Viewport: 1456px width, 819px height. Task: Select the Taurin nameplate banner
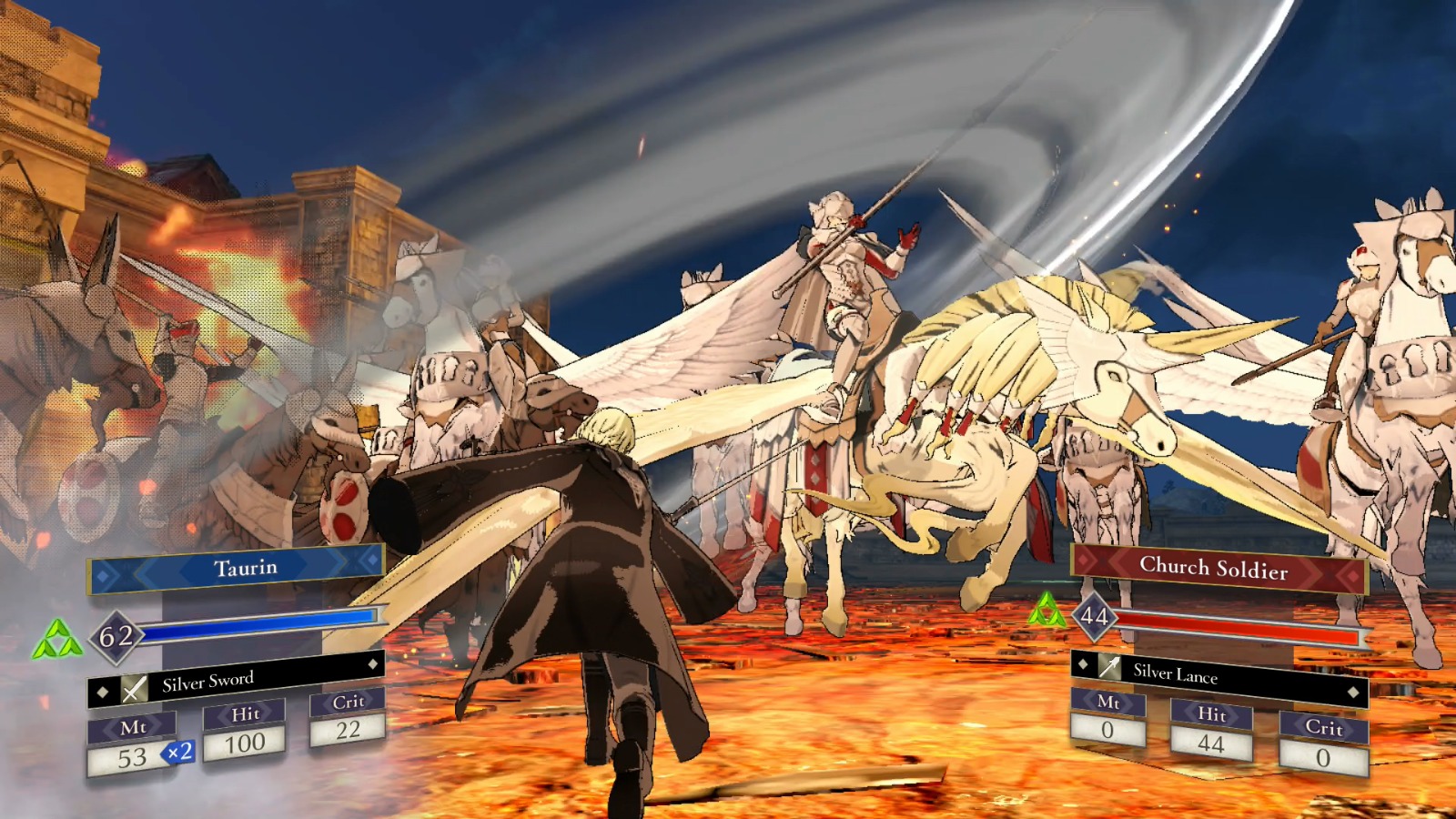pos(235,566)
